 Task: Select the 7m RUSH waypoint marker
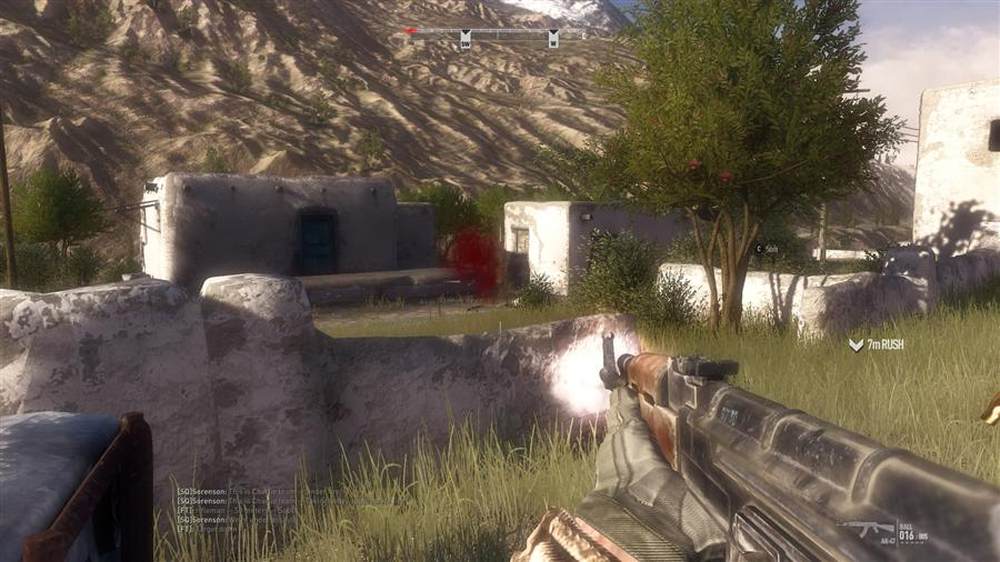pyautogui.click(x=876, y=344)
